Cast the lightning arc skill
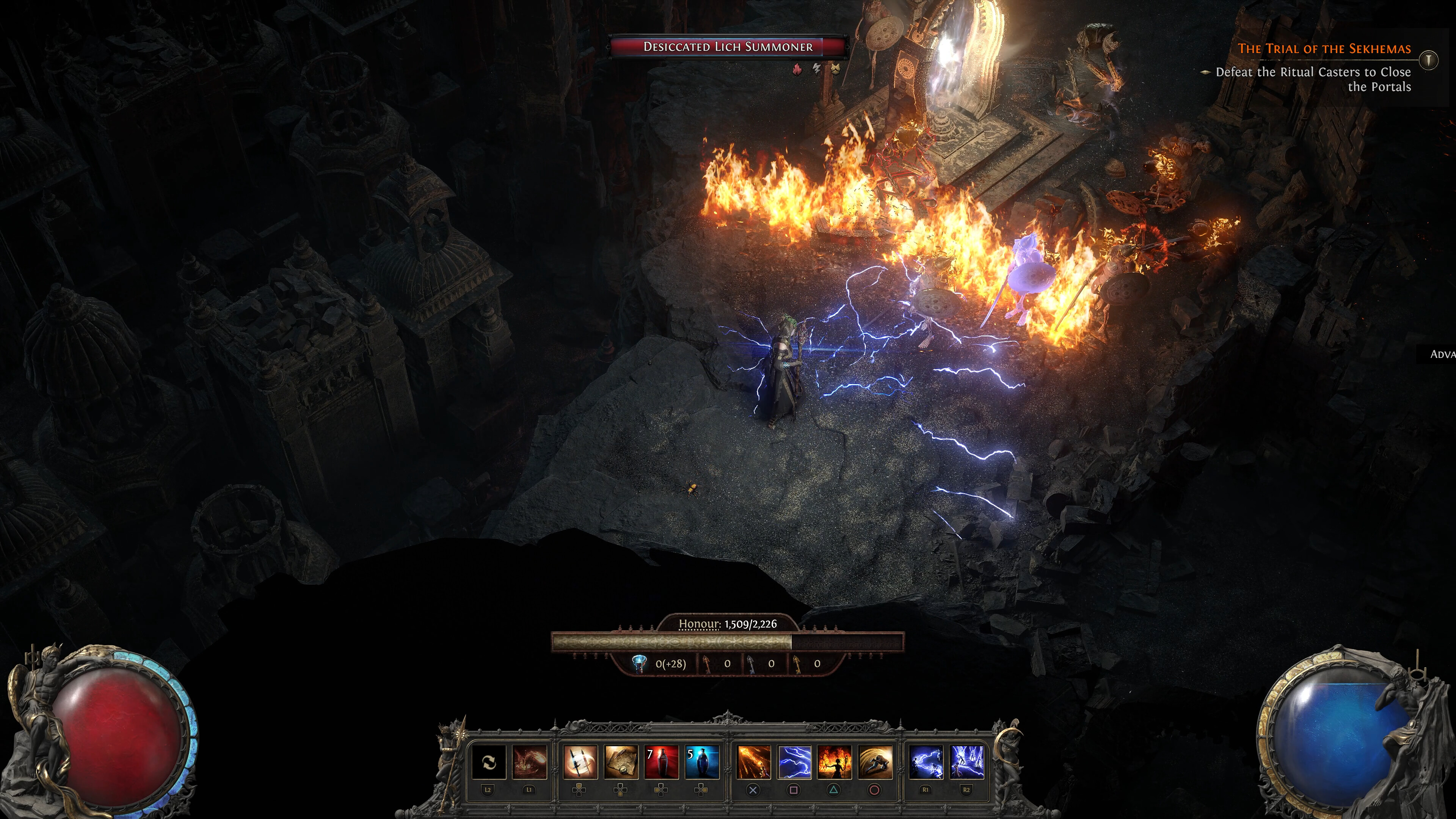The width and height of the screenshot is (1456, 819). pyautogui.click(x=794, y=762)
